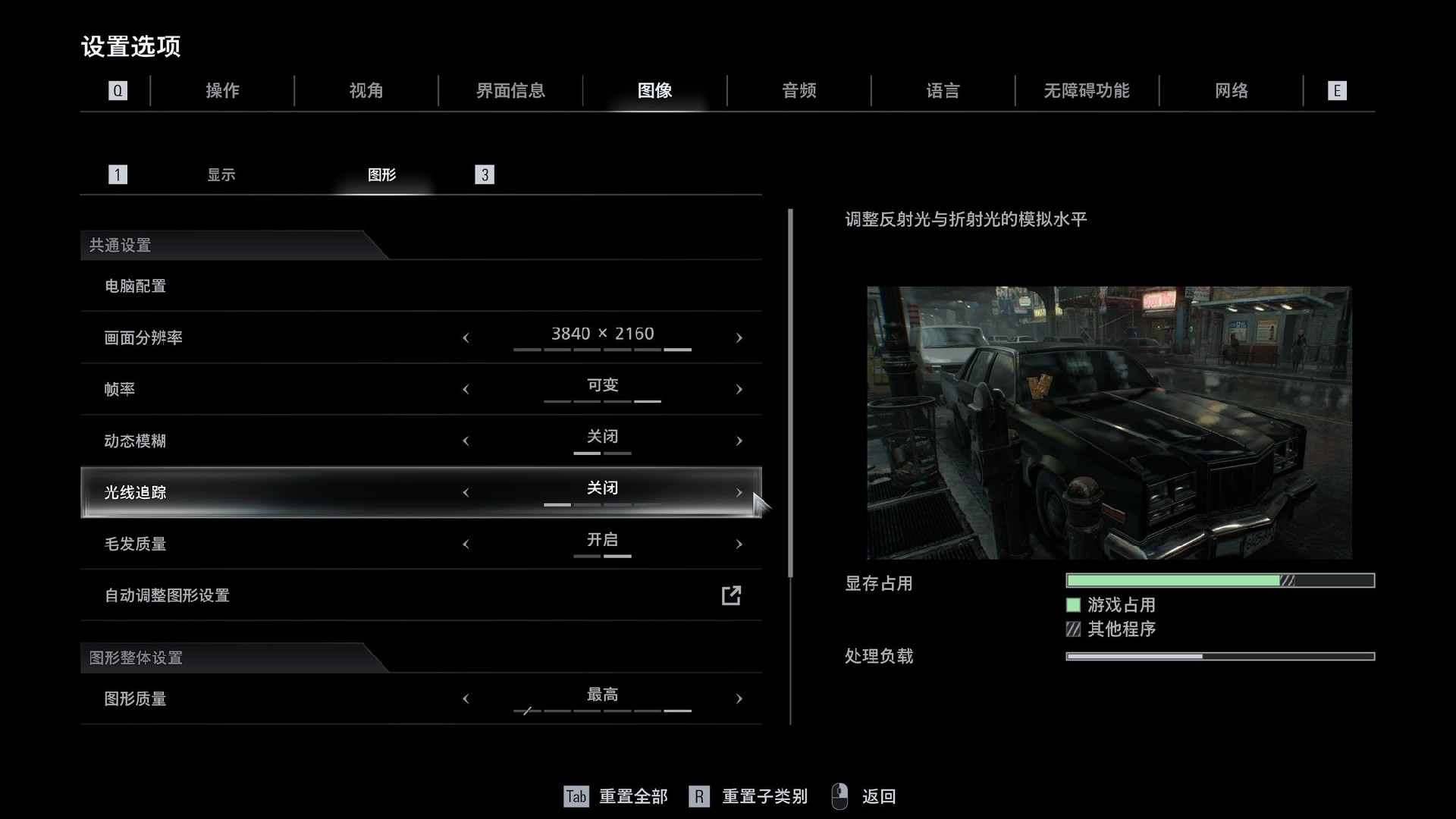Click the 图形质量 quality slider track
This screenshot has height=819, width=1456.
click(x=603, y=711)
